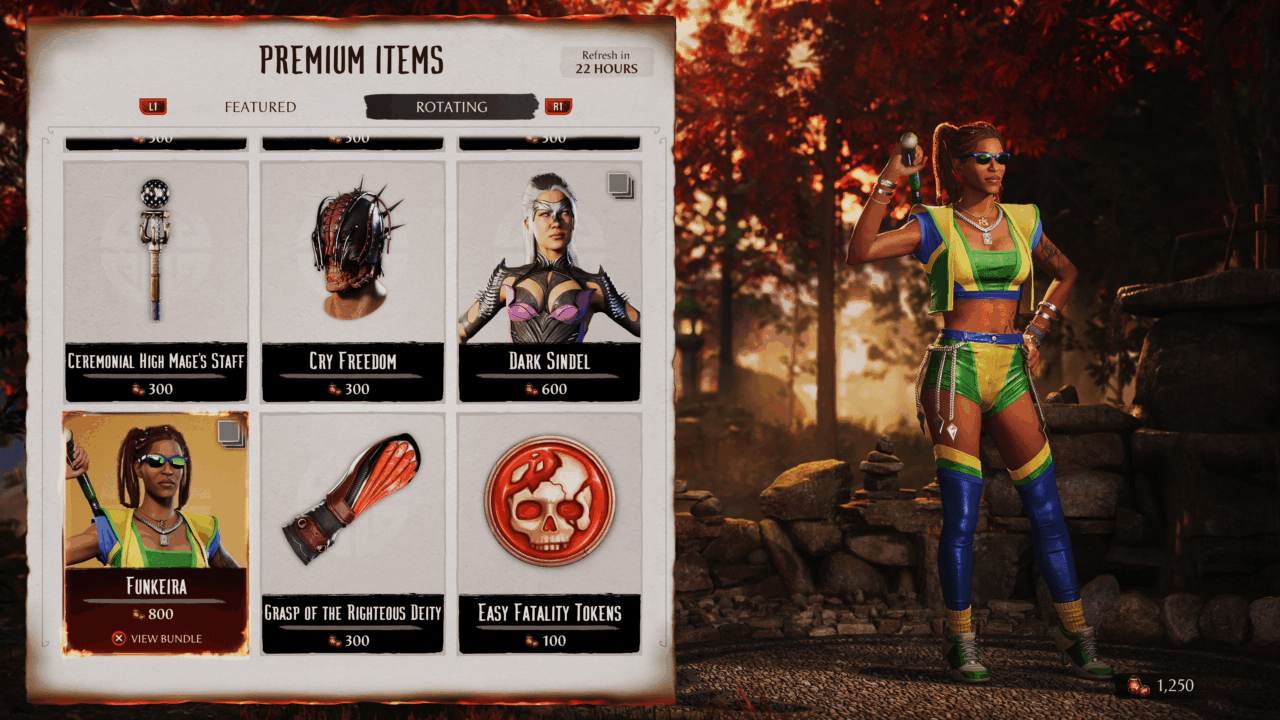Pick the Funkeira skin bundle tile
This screenshot has width=1280, height=720.
(155, 533)
